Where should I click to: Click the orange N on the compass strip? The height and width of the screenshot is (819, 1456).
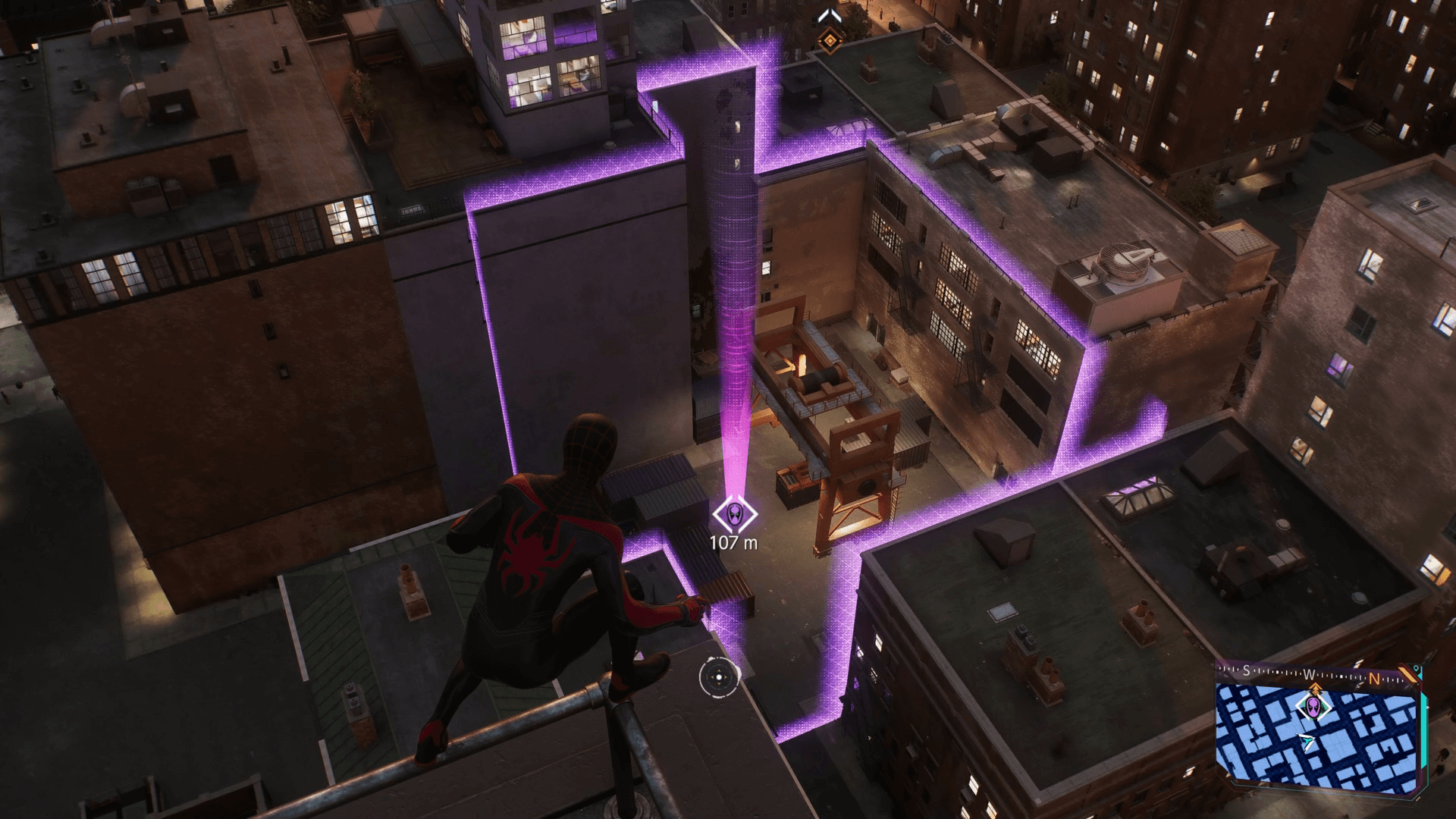coord(1374,679)
